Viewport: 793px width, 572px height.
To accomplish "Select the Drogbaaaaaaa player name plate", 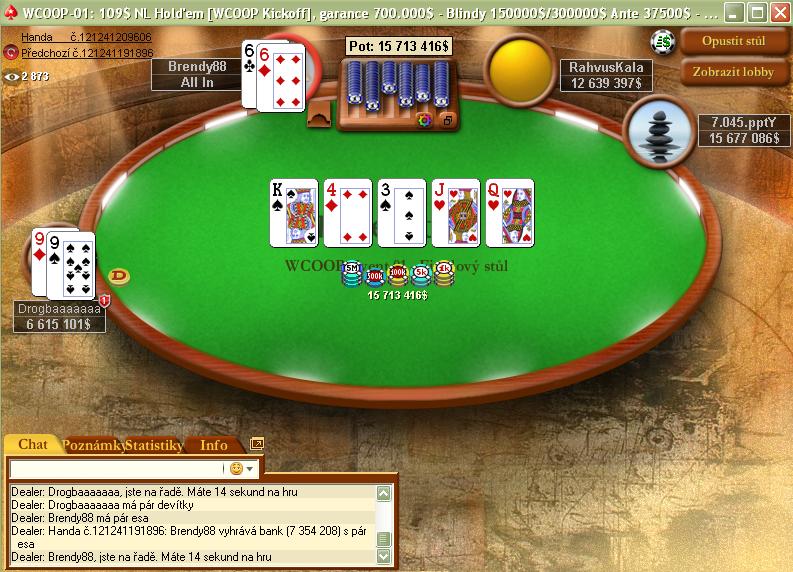I will [59, 317].
